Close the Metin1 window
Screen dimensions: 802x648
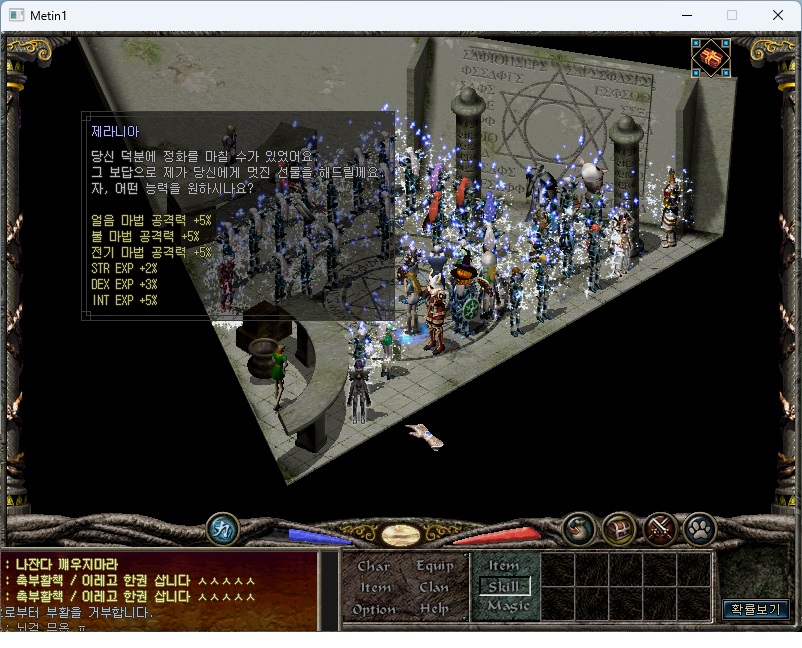[778, 15]
